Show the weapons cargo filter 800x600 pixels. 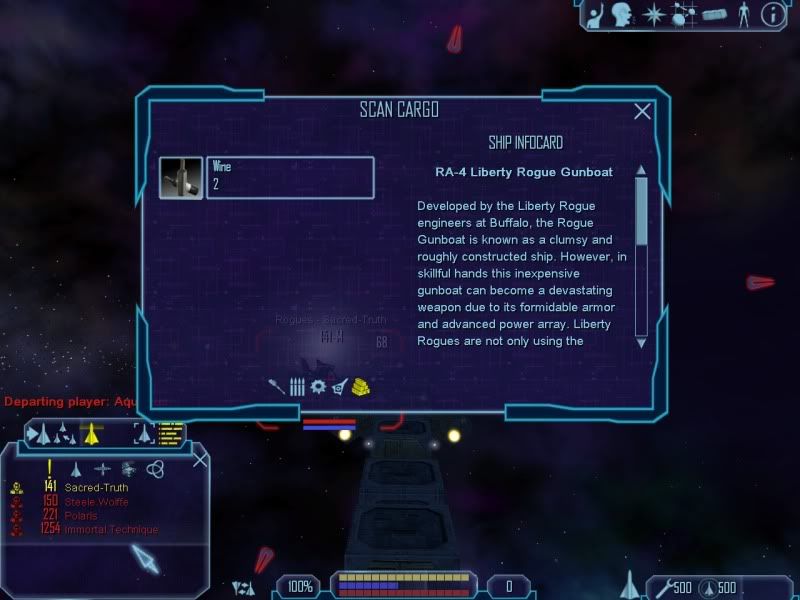[277, 386]
